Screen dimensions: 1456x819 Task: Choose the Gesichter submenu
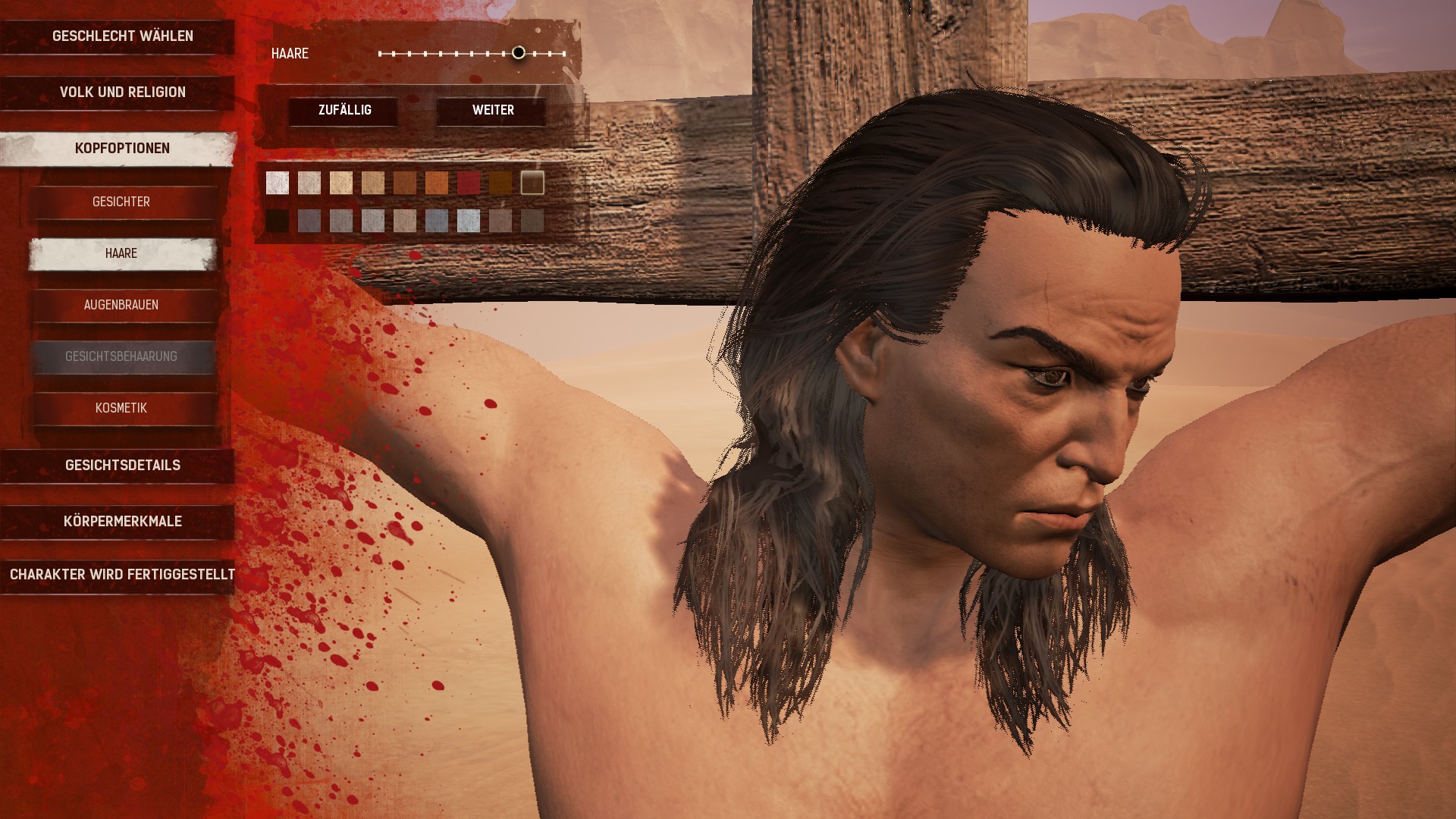click(x=121, y=202)
